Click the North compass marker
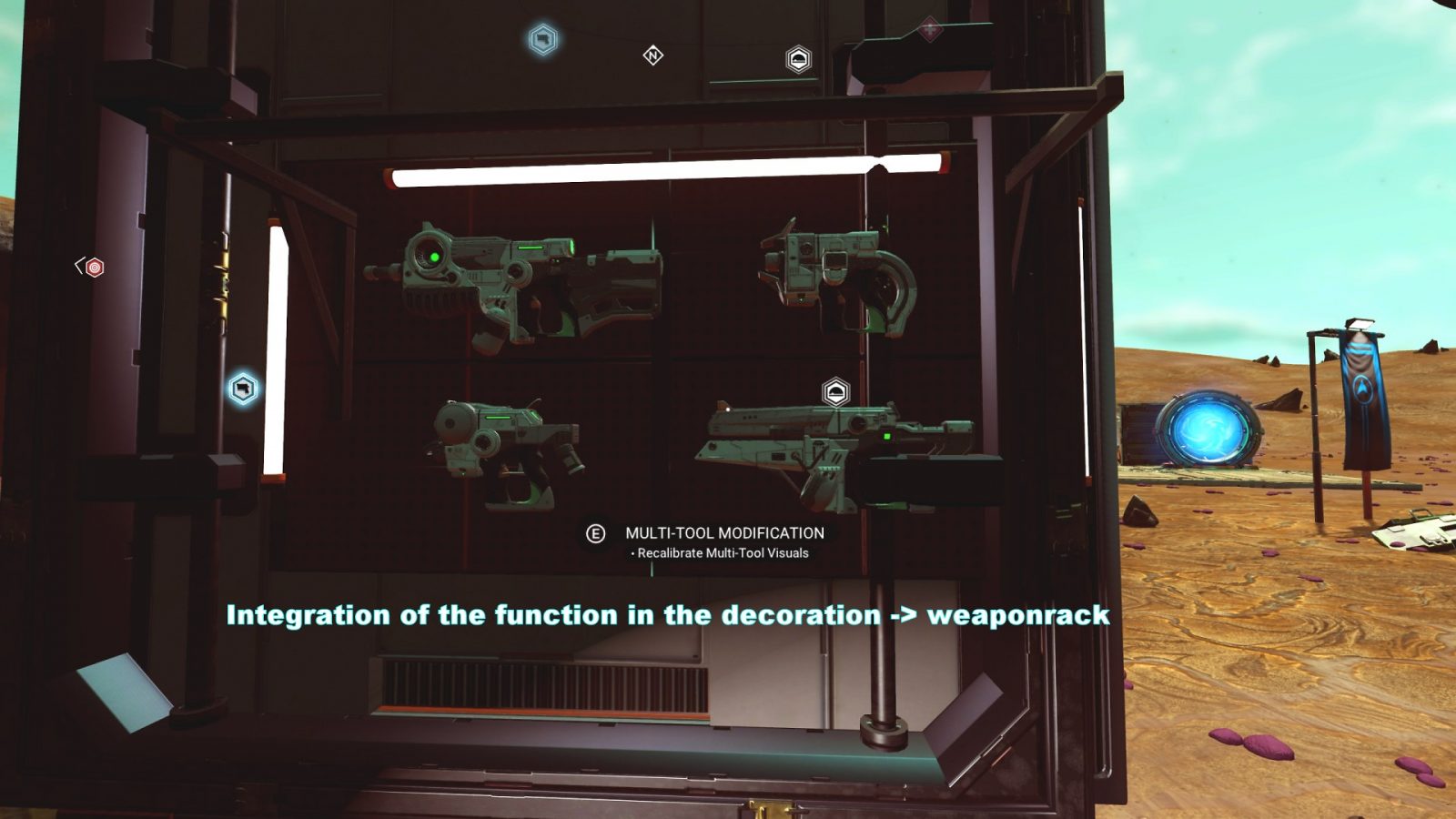 [652, 56]
